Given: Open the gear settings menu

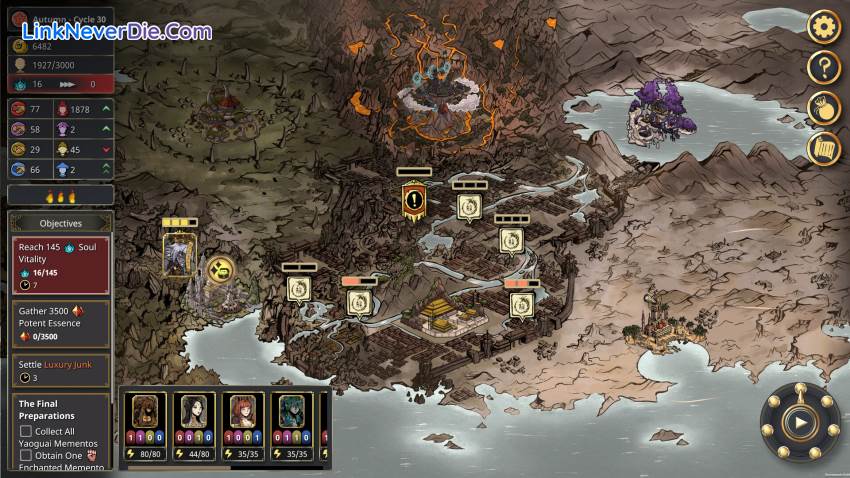Looking at the screenshot, I should click(824, 26).
